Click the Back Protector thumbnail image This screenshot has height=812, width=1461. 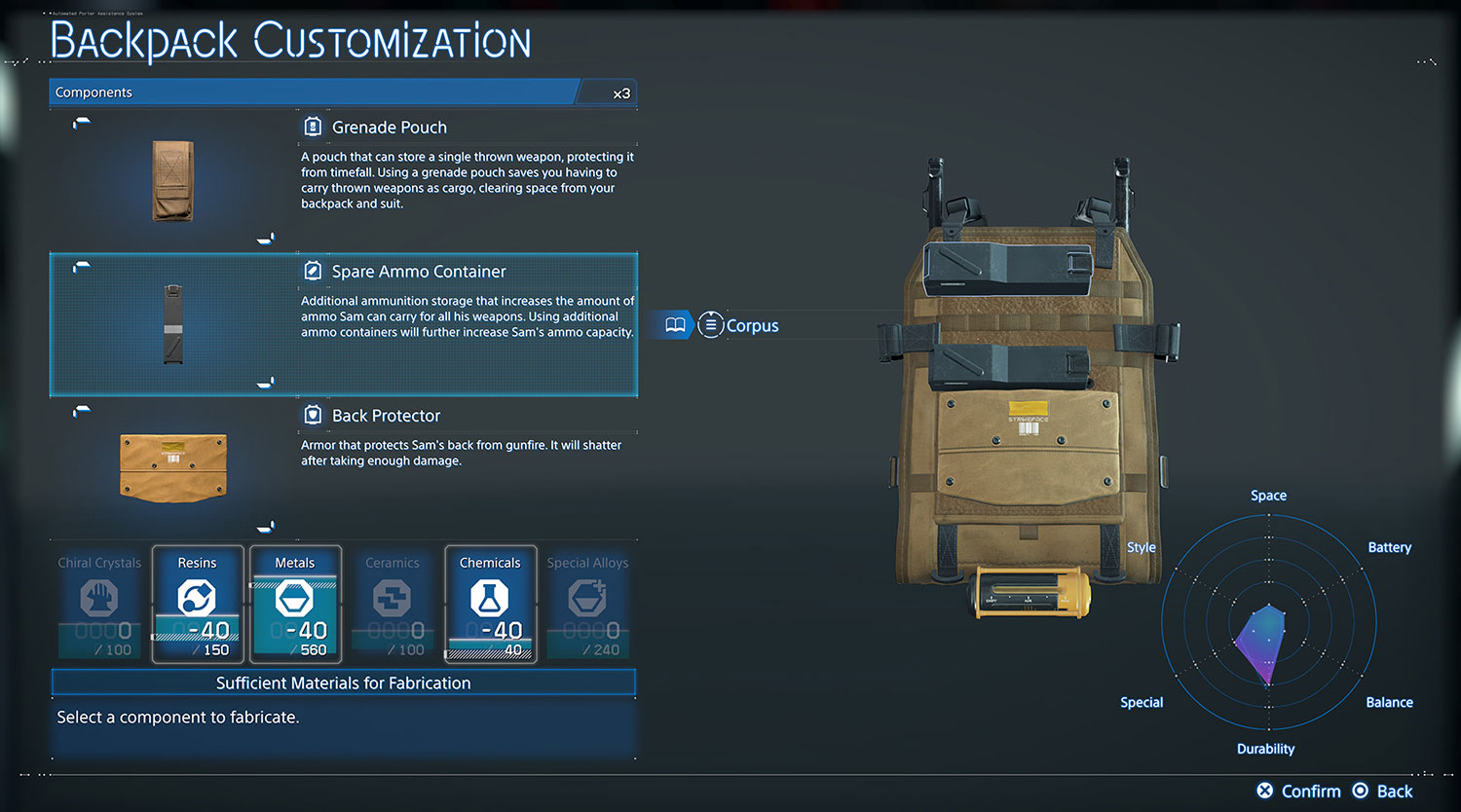(173, 467)
